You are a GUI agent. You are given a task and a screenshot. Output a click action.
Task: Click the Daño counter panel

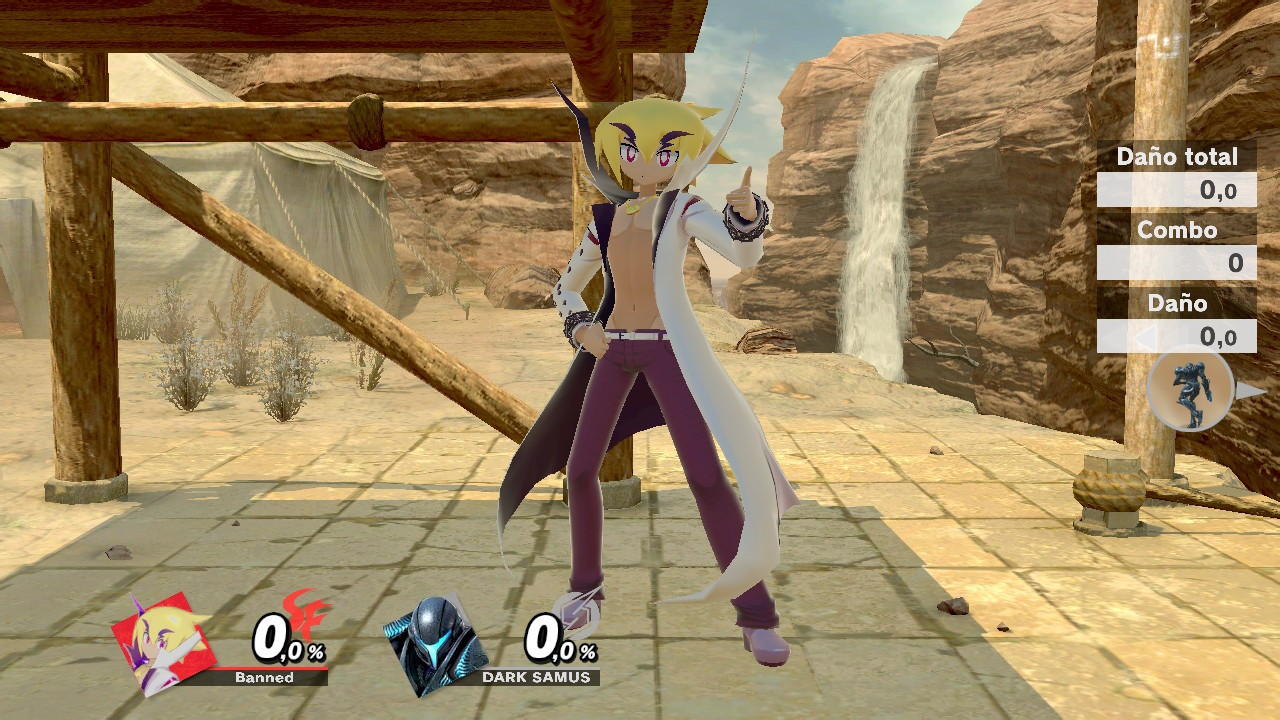pyautogui.click(x=1176, y=334)
